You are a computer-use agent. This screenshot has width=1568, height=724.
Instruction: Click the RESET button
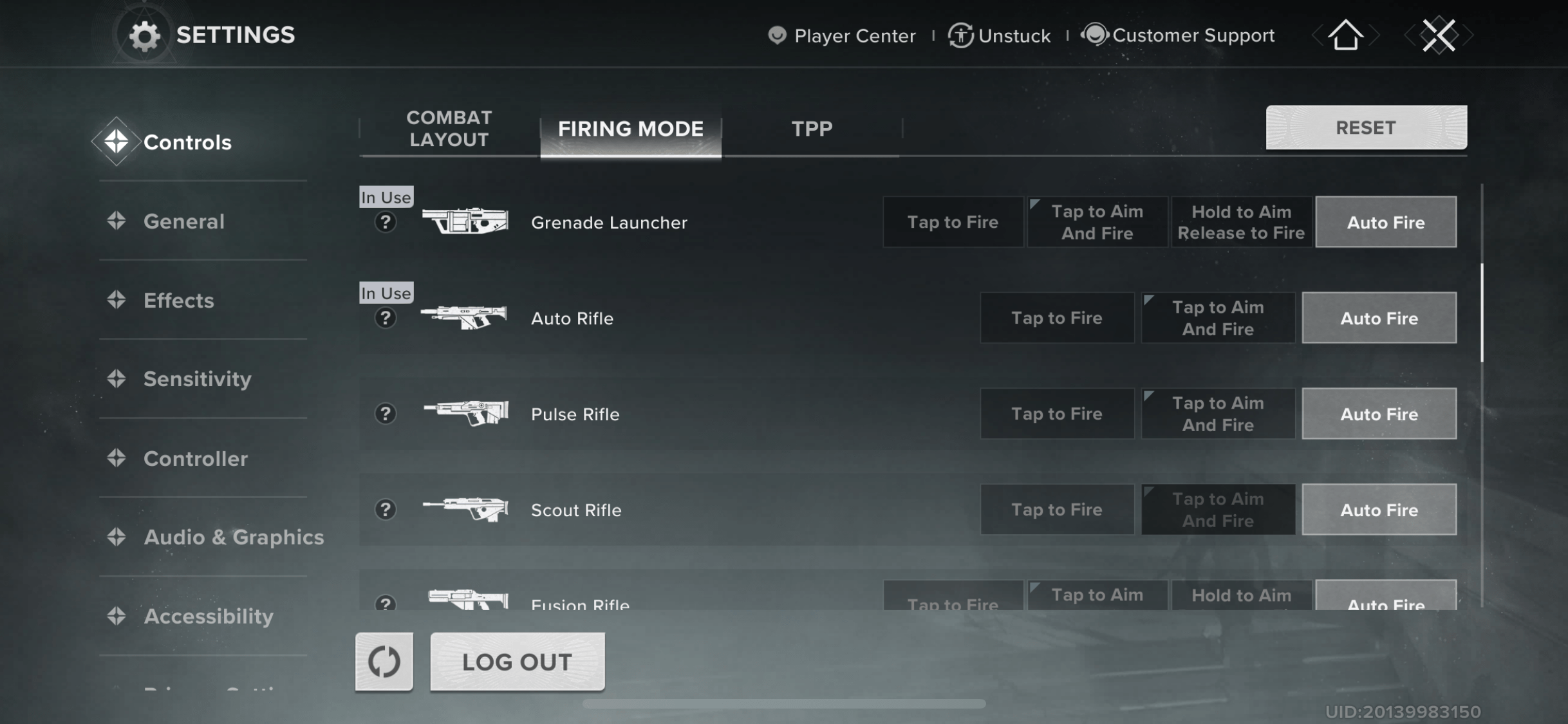[x=1365, y=127]
